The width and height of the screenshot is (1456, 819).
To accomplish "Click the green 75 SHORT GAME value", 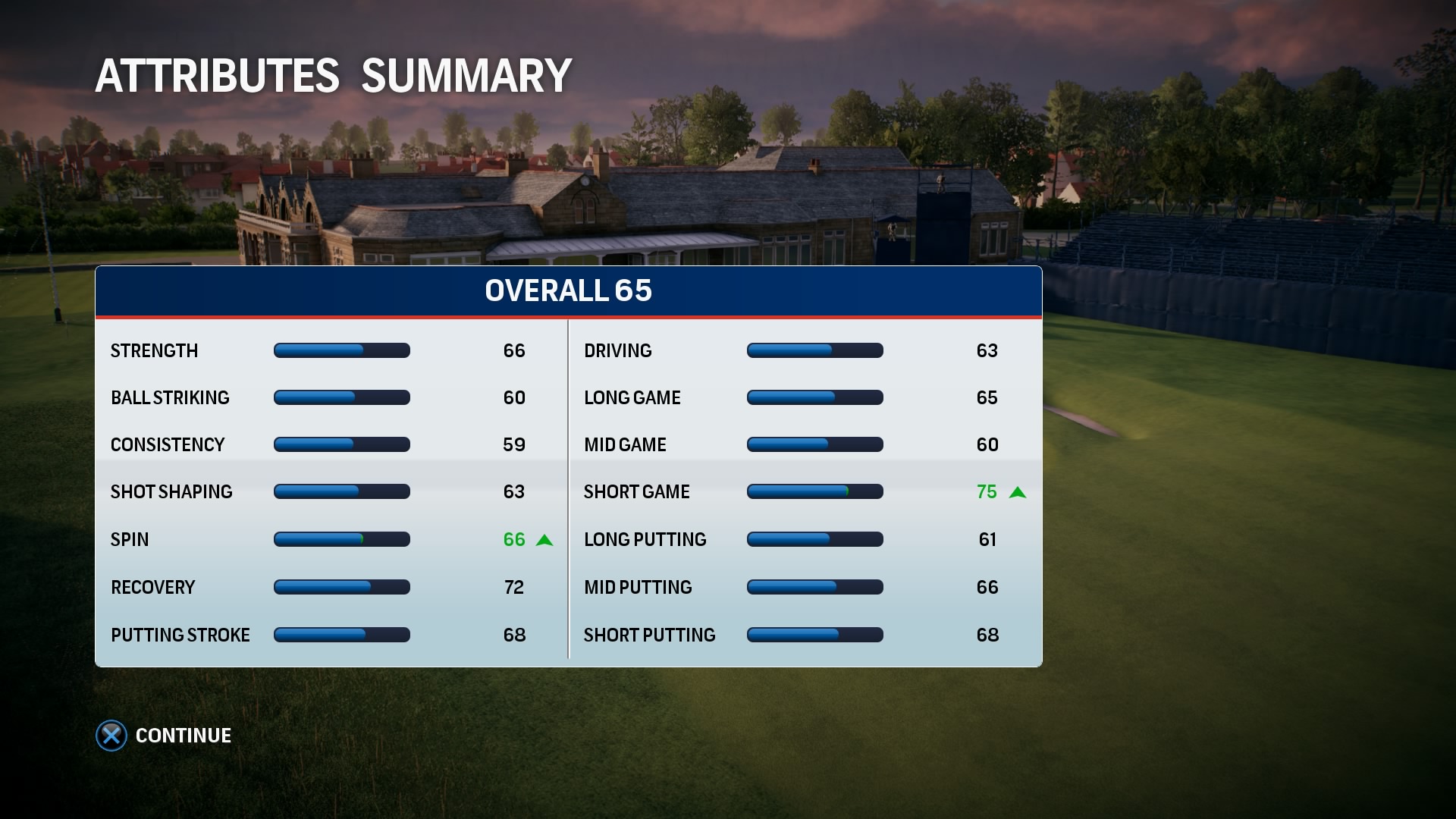I will (x=989, y=492).
